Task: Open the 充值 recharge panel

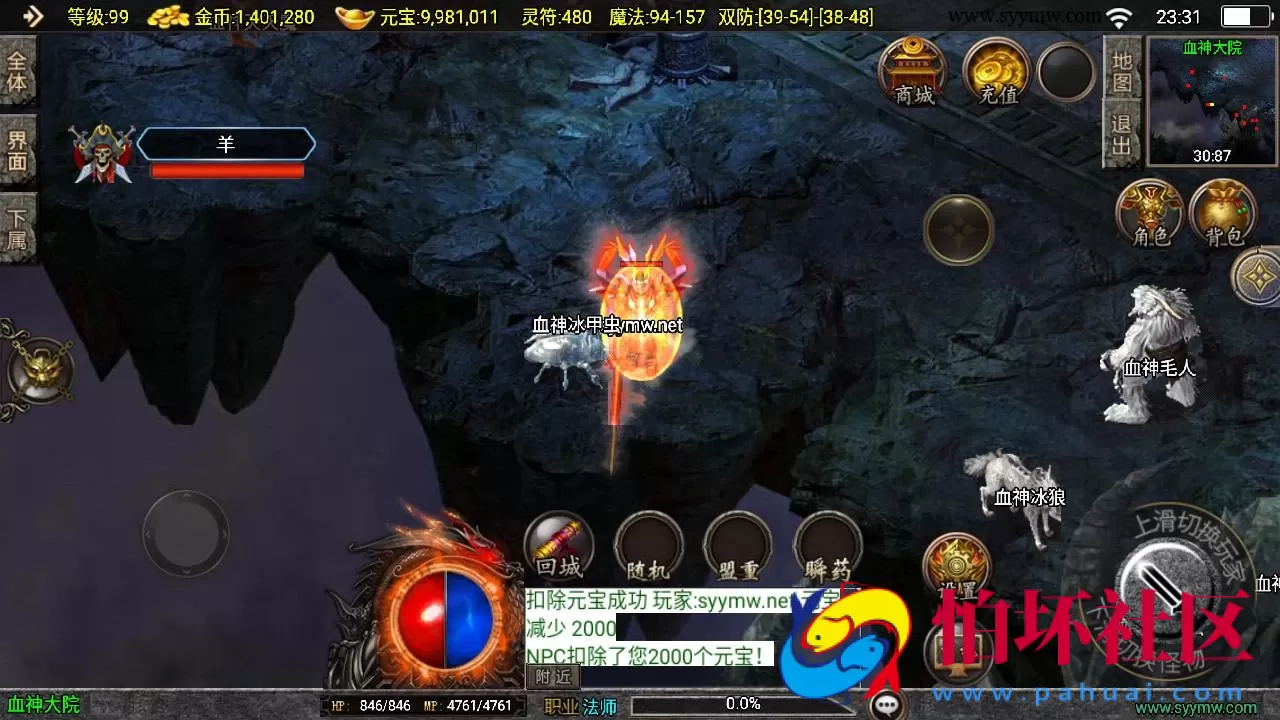Action: 994,72
